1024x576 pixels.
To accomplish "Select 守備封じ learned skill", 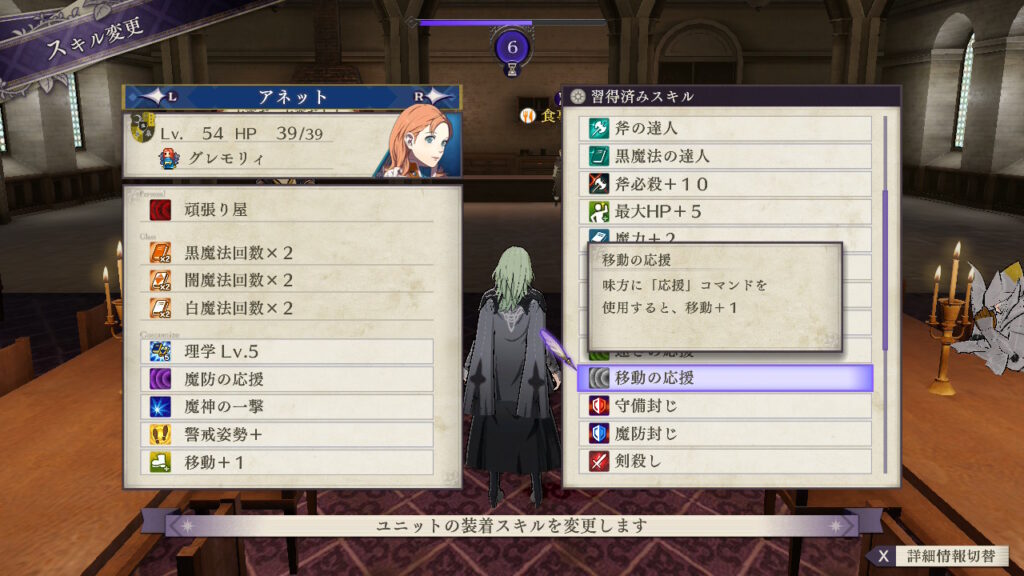I will tap(729, 406).
